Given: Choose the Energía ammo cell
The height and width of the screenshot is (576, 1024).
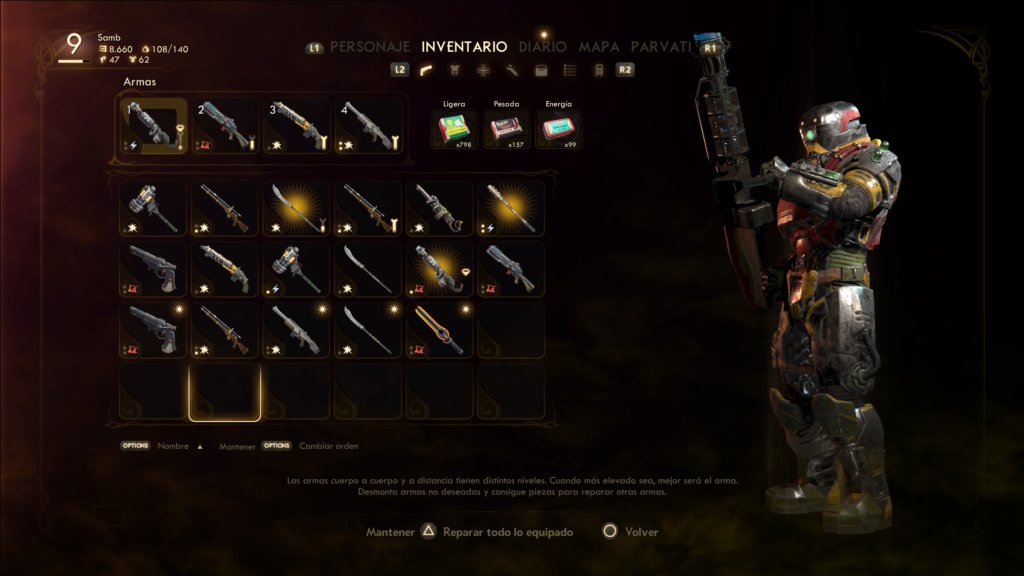Looking at the screenshot, I should [x=558, y=128].
